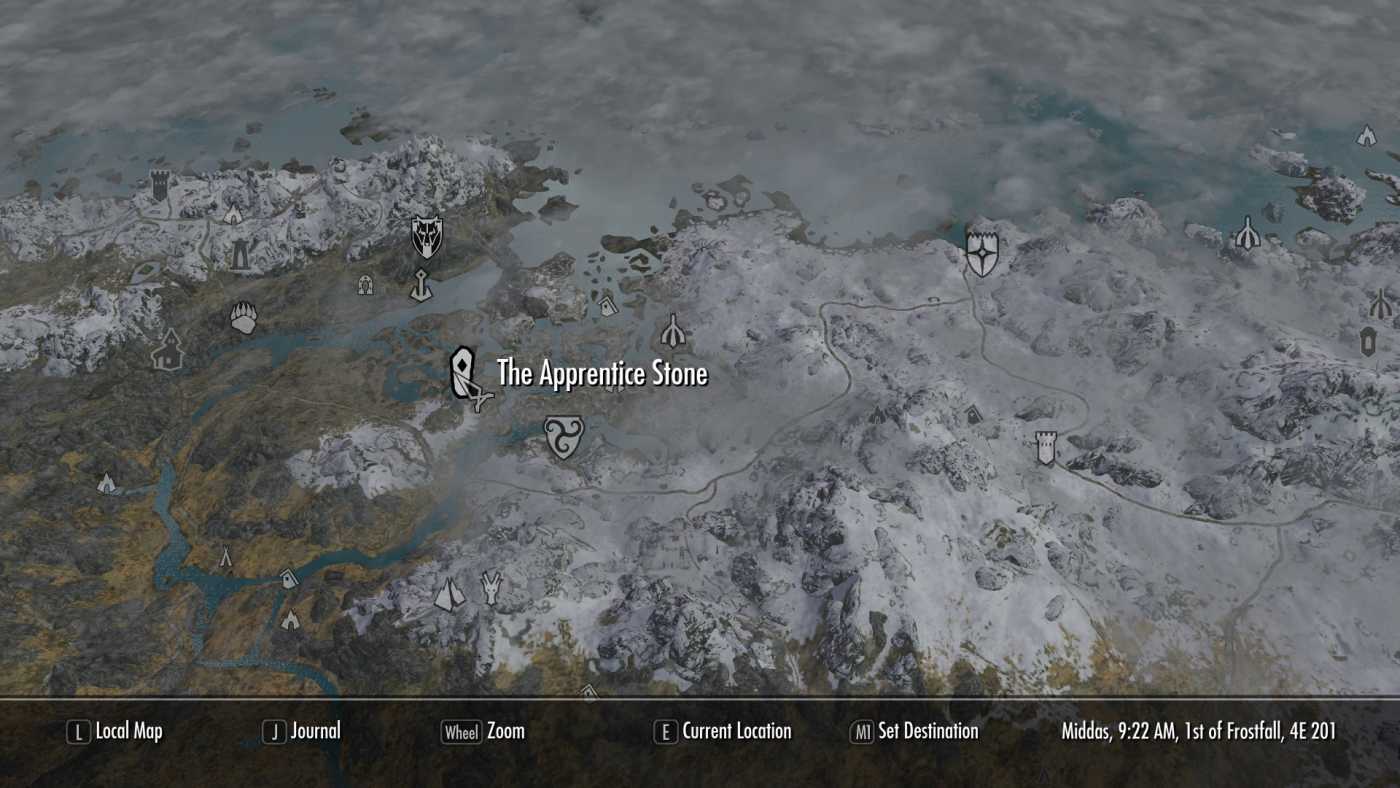
Task: Select the antlered skull map marker
Action: [x=491, y=587]
